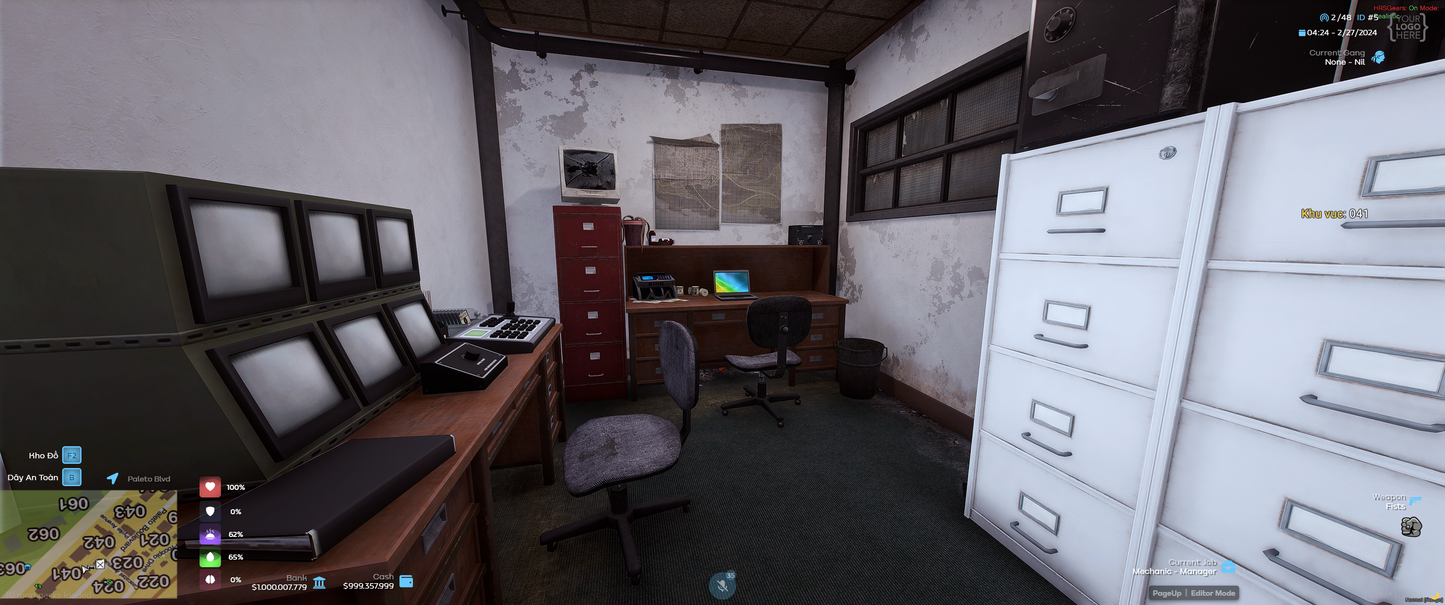This screenshot has height=605, width=1445.
Task: Toggle the muted microphone icon
Action: (x=722, y=584)
